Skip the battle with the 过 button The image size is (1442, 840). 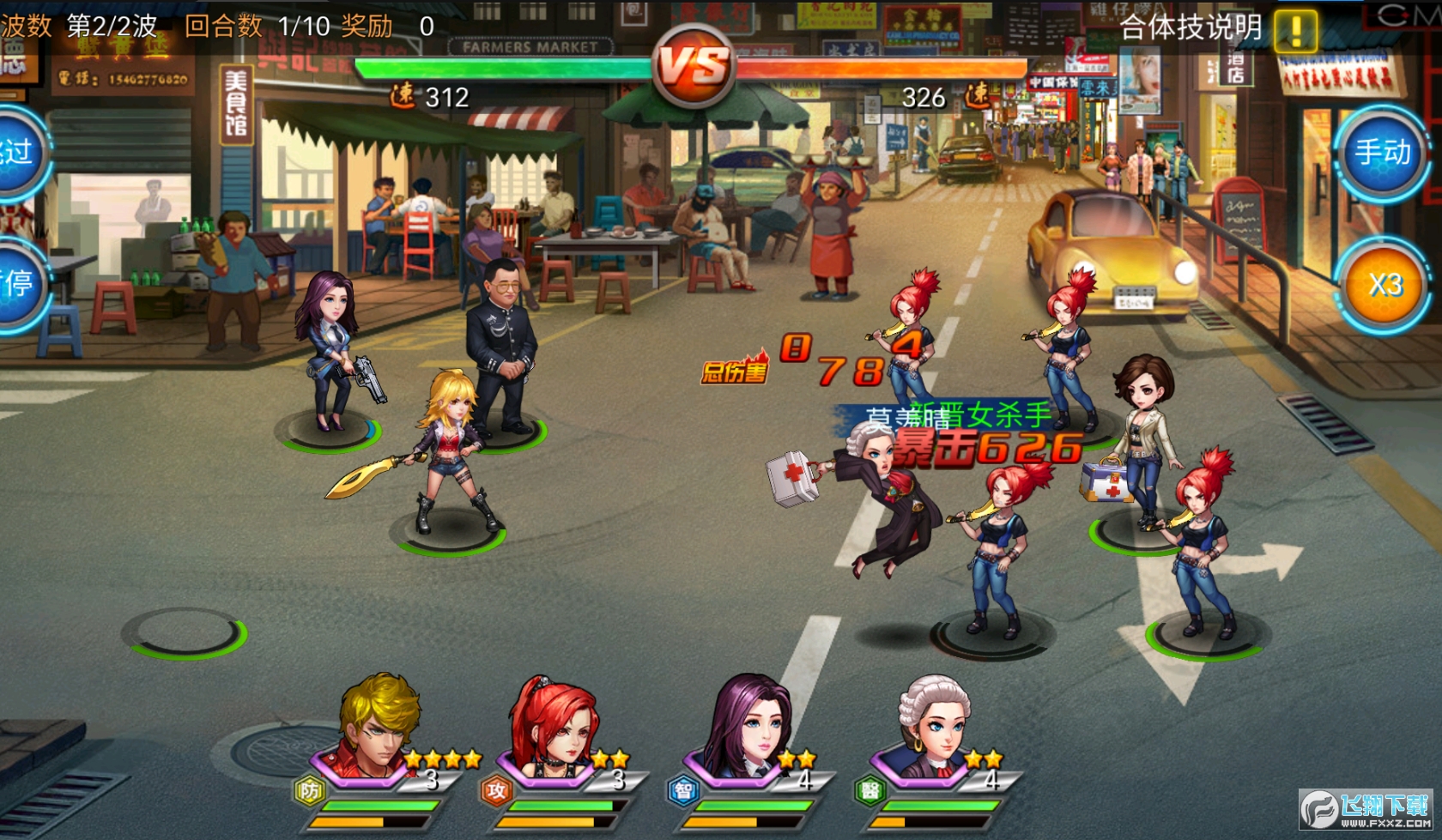(19, 153)
